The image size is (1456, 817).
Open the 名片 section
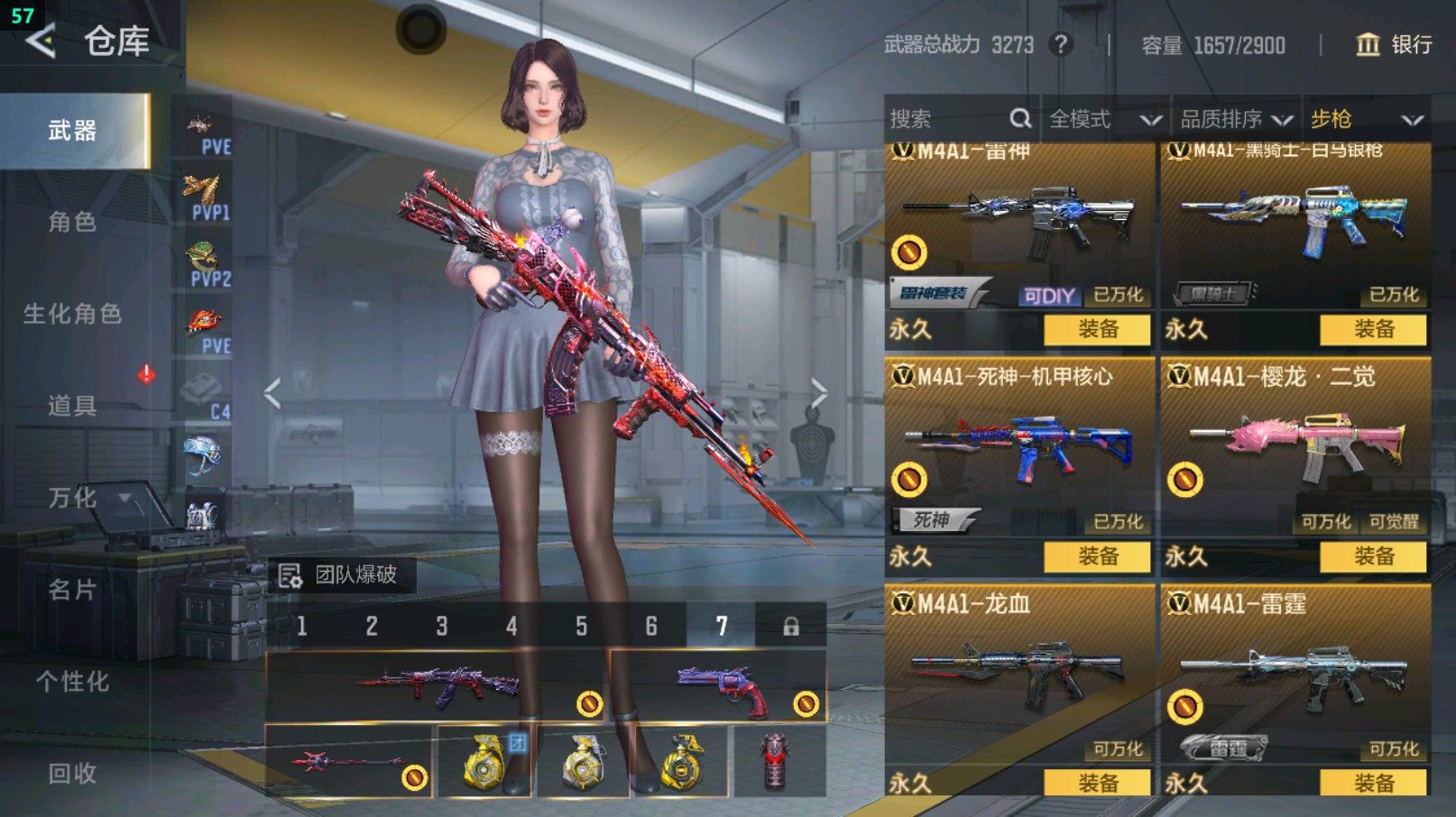(x=72, y=590)
